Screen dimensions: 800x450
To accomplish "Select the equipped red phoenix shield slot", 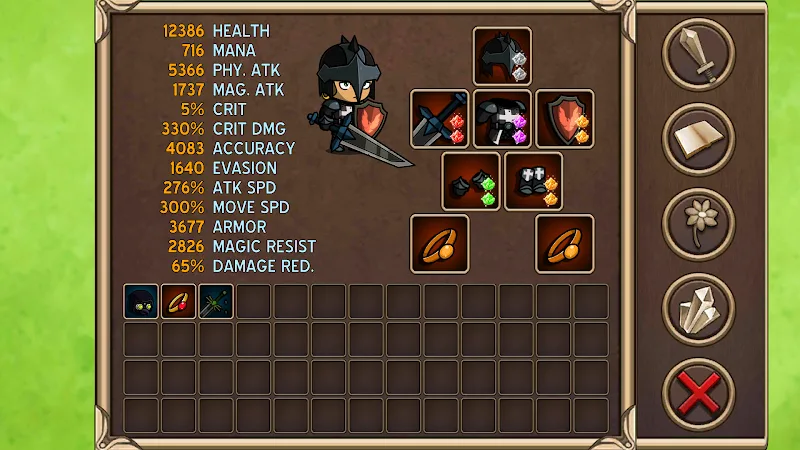I will pos(565,119).
